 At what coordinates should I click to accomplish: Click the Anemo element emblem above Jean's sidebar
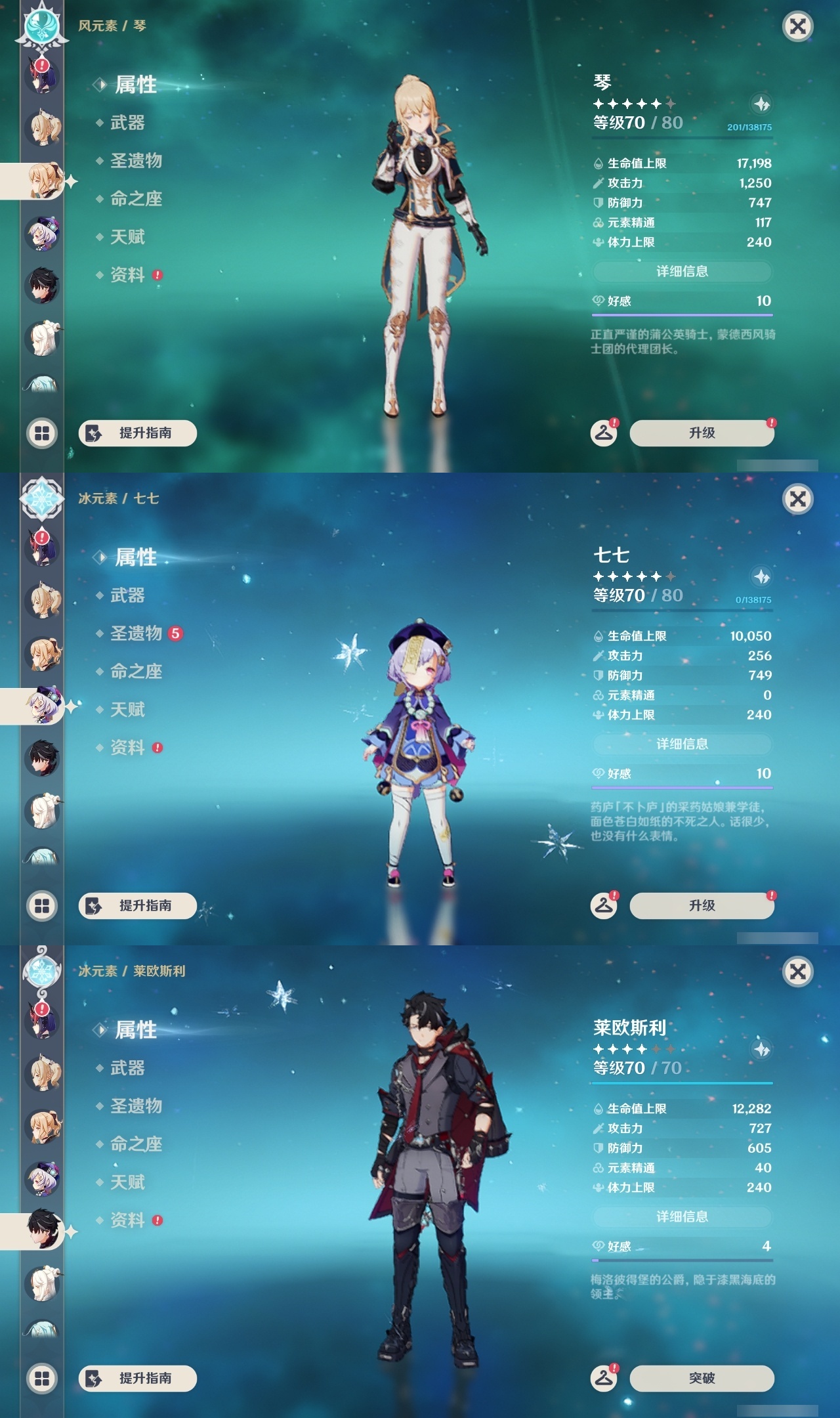click(x=41, y=28)
